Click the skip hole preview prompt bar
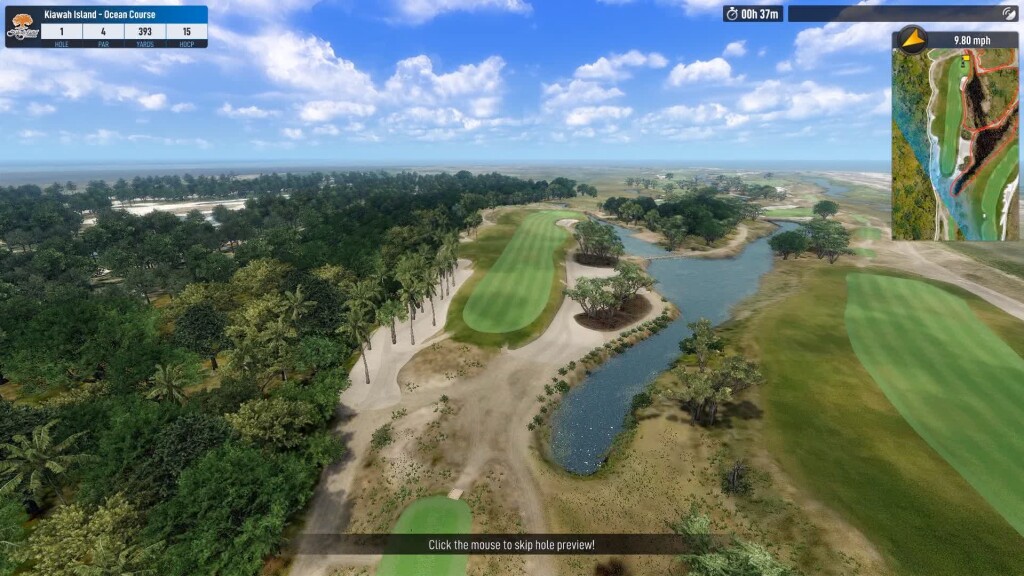The width and height of the screenshot is (1024, 576). pyautogui.click(x=511, y=545)
